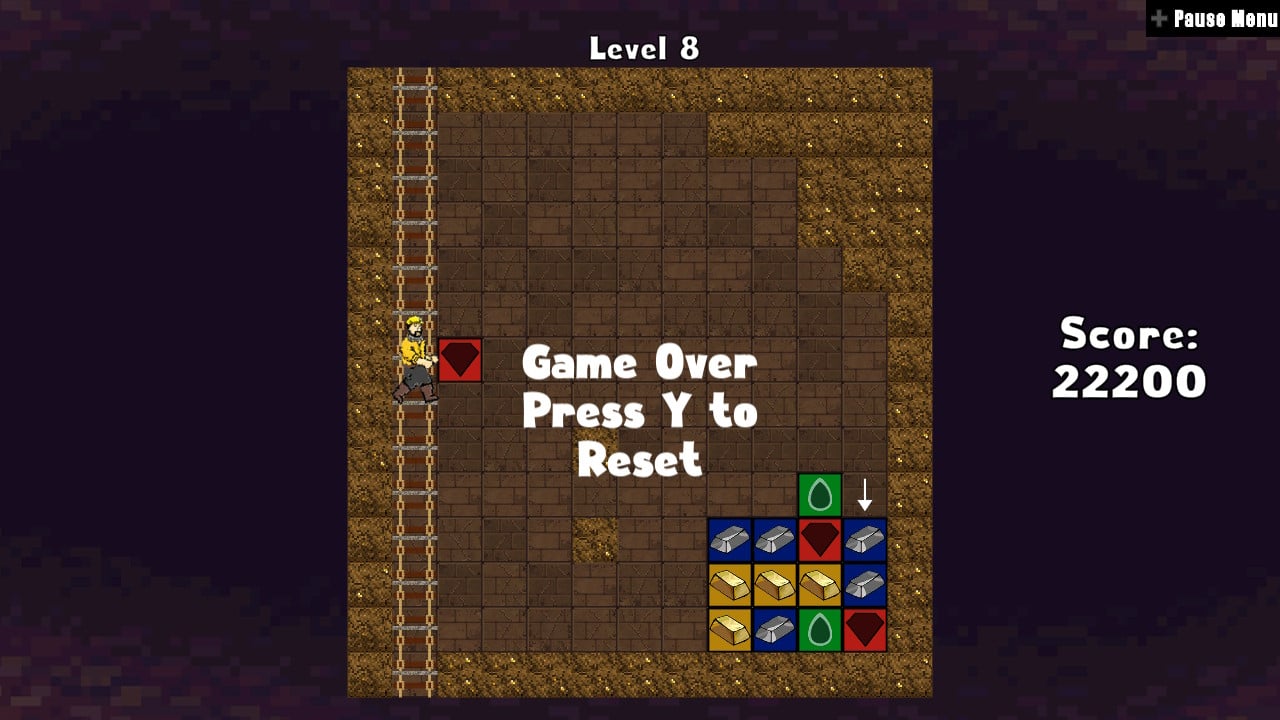Click the plus icon beside Pause Menu

coord(1158,17)
